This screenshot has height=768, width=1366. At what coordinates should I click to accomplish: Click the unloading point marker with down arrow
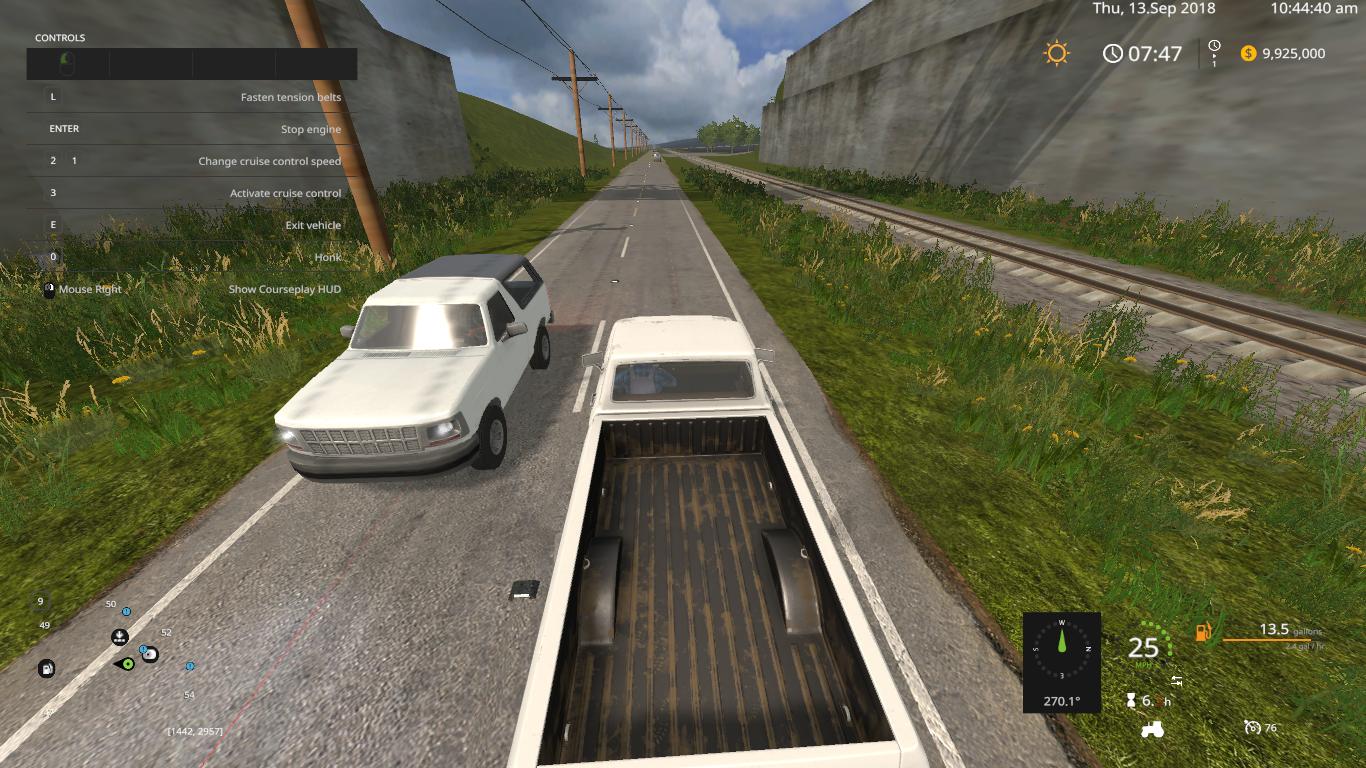coord(119,636)
